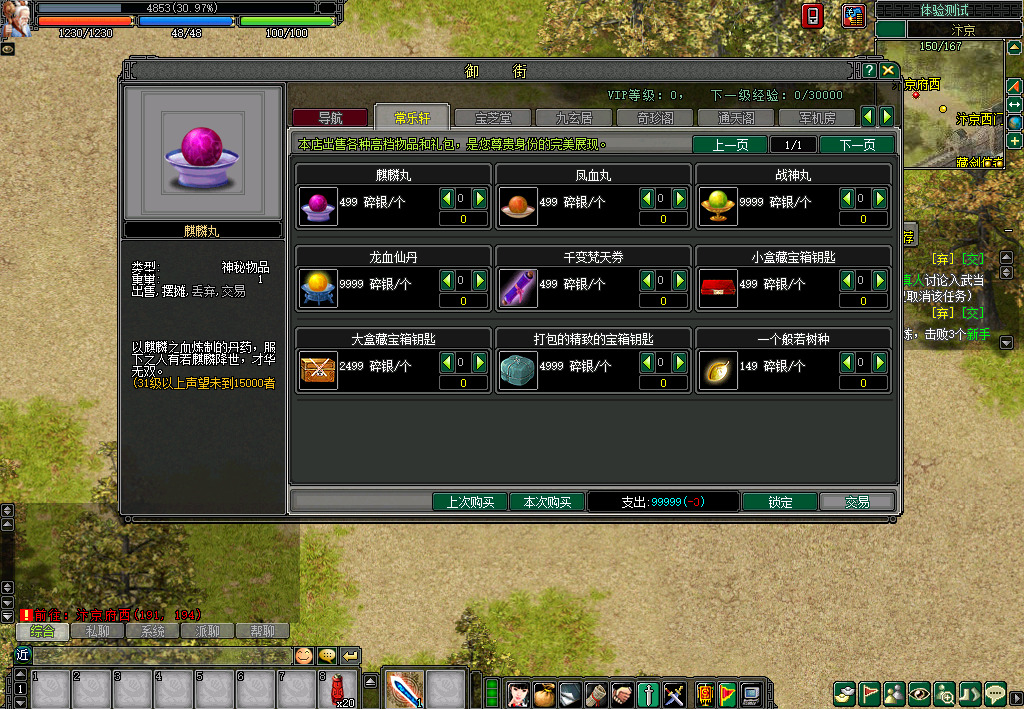Select the 通天阁 tab

coord(735,118)
